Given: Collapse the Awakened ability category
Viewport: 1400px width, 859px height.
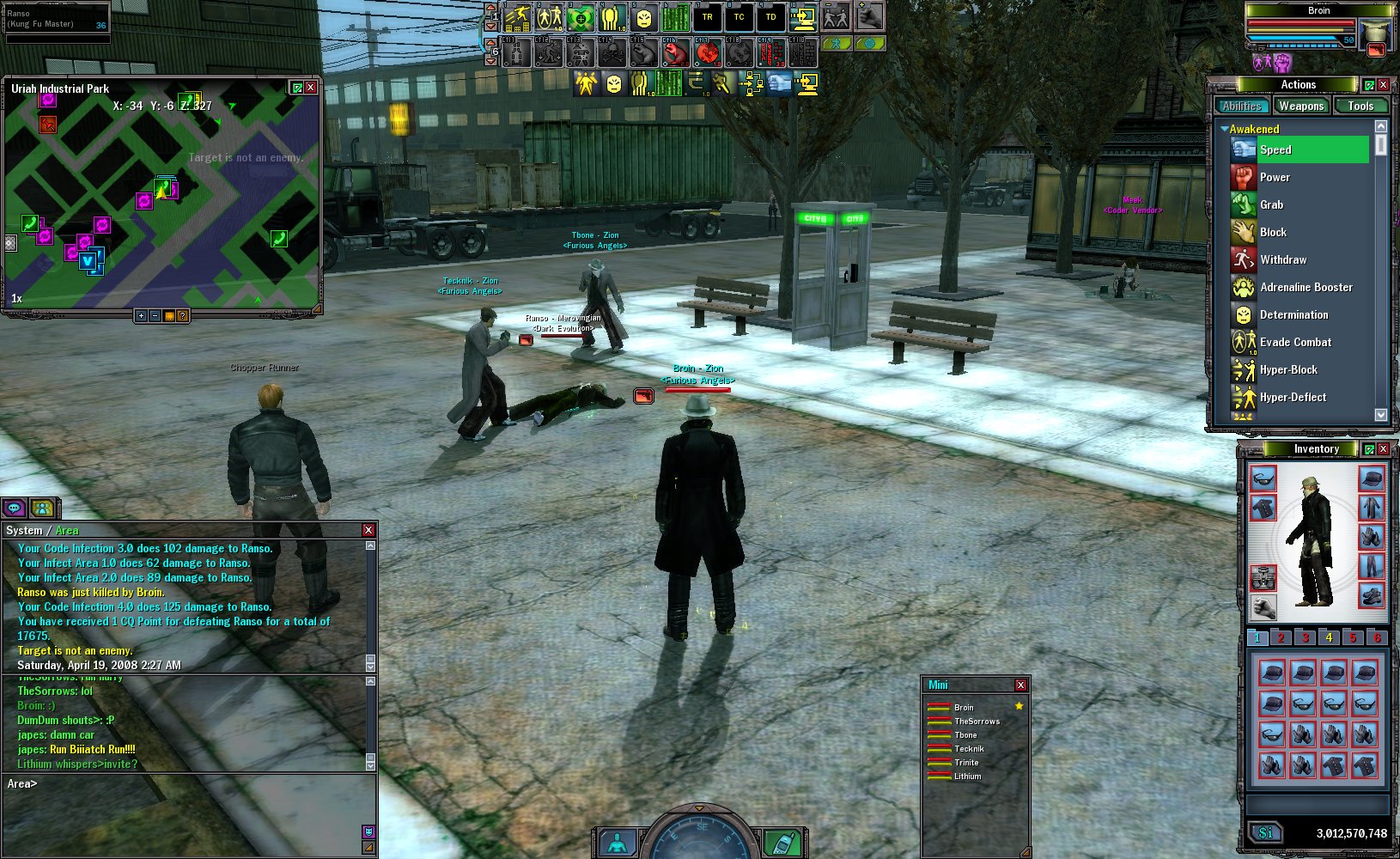Looking at the screenshot, I should tap(1224, 130).
